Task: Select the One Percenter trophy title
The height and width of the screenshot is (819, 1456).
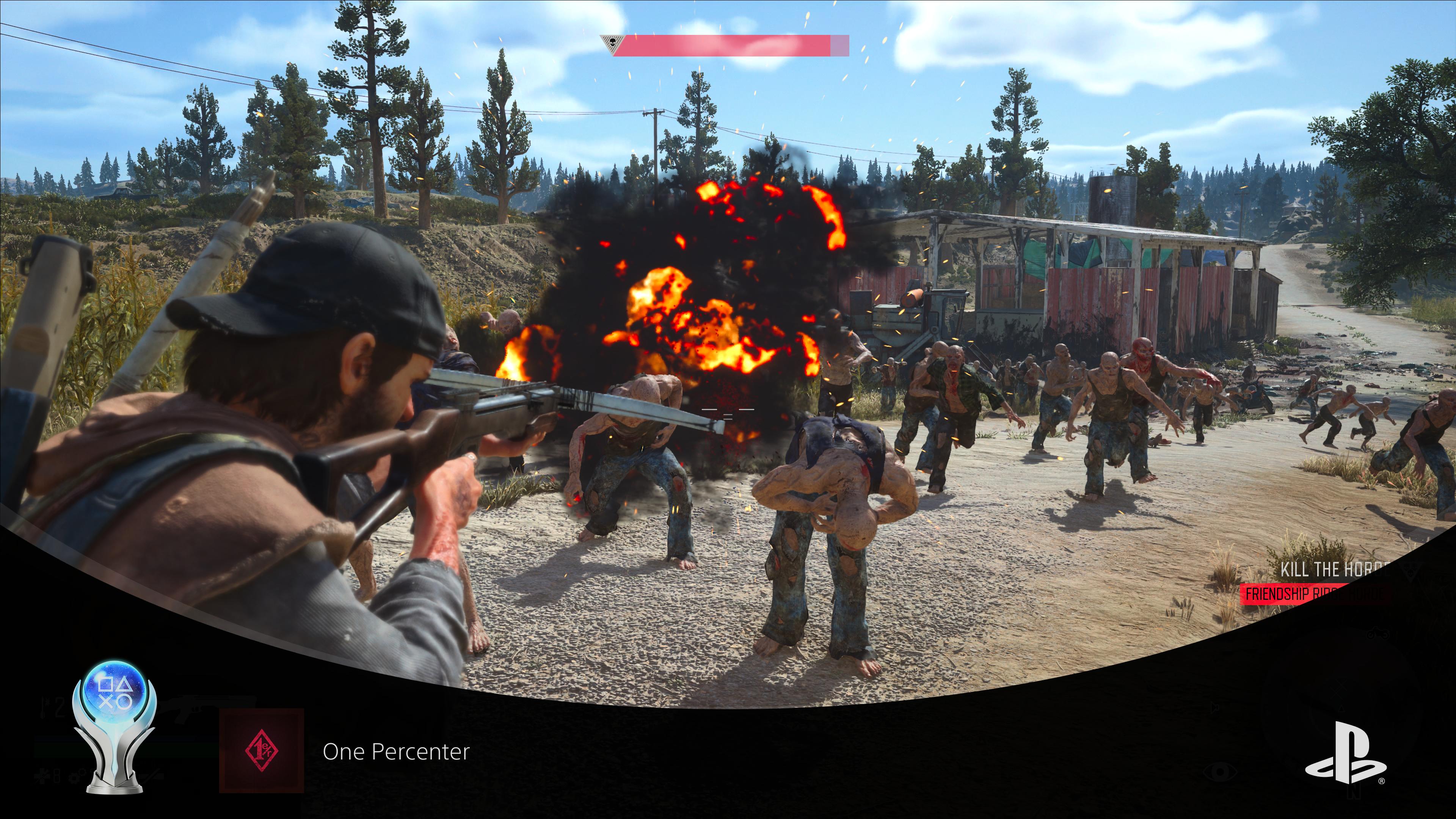Action: coord(395,752)
